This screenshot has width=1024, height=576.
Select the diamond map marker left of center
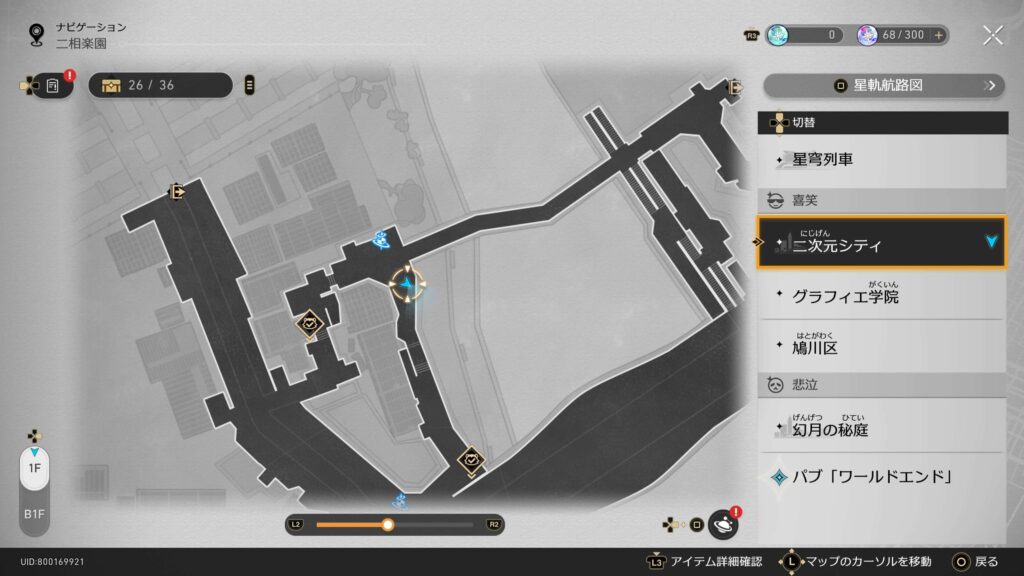pyautogui.click(x=309, y=323)
